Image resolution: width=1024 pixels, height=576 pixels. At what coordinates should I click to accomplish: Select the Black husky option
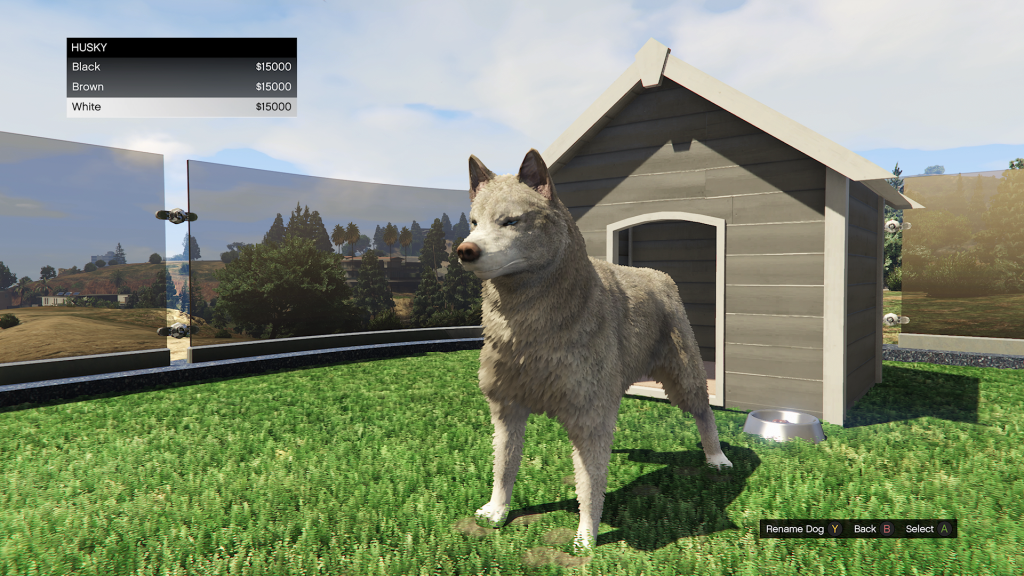(181, 67)
